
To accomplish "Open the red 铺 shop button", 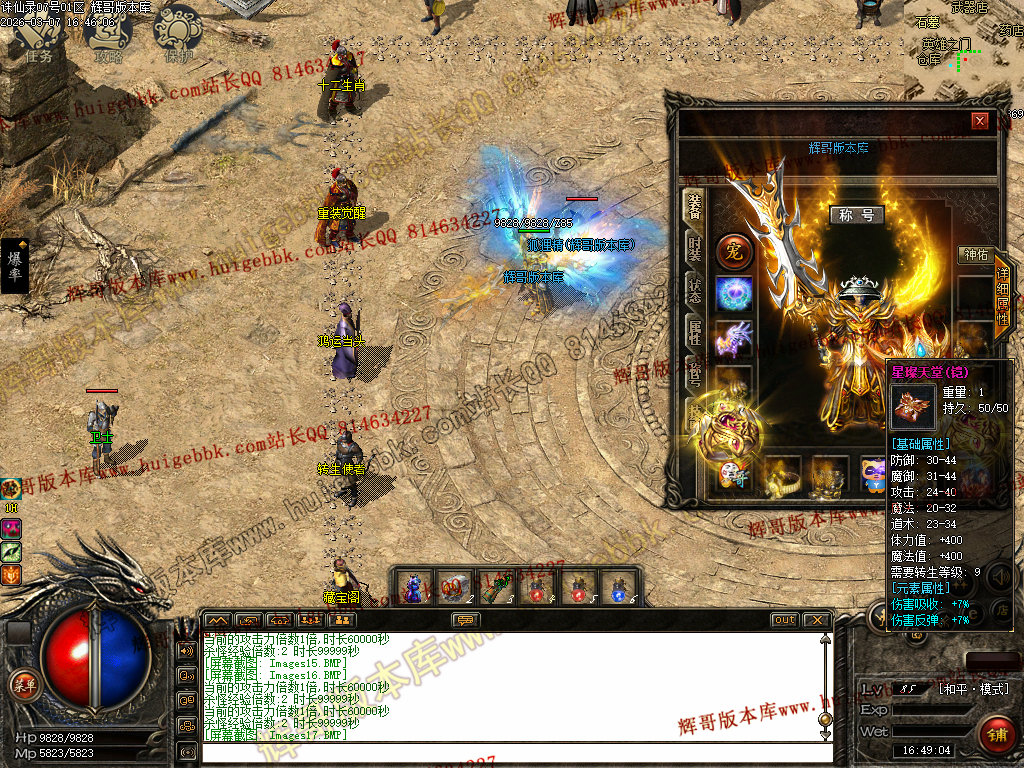I will pos(995,733).
